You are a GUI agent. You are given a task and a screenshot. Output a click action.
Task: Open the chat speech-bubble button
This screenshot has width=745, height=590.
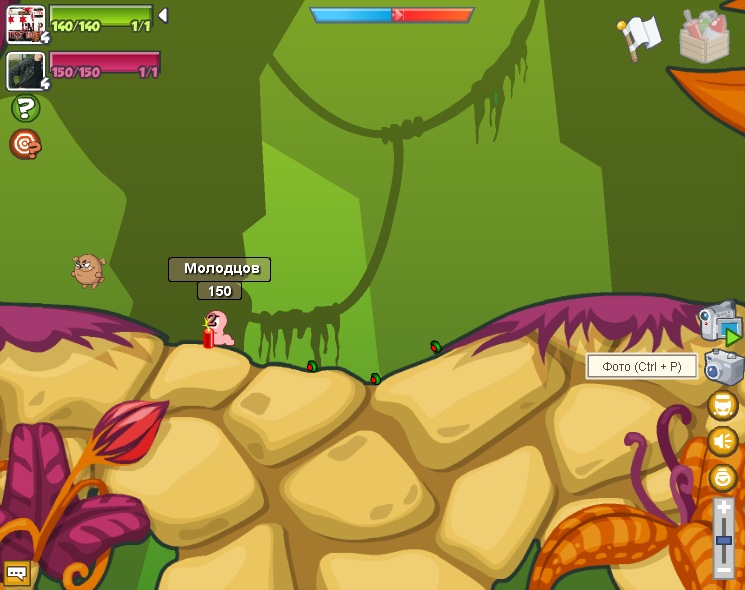(x=16, y=572)
